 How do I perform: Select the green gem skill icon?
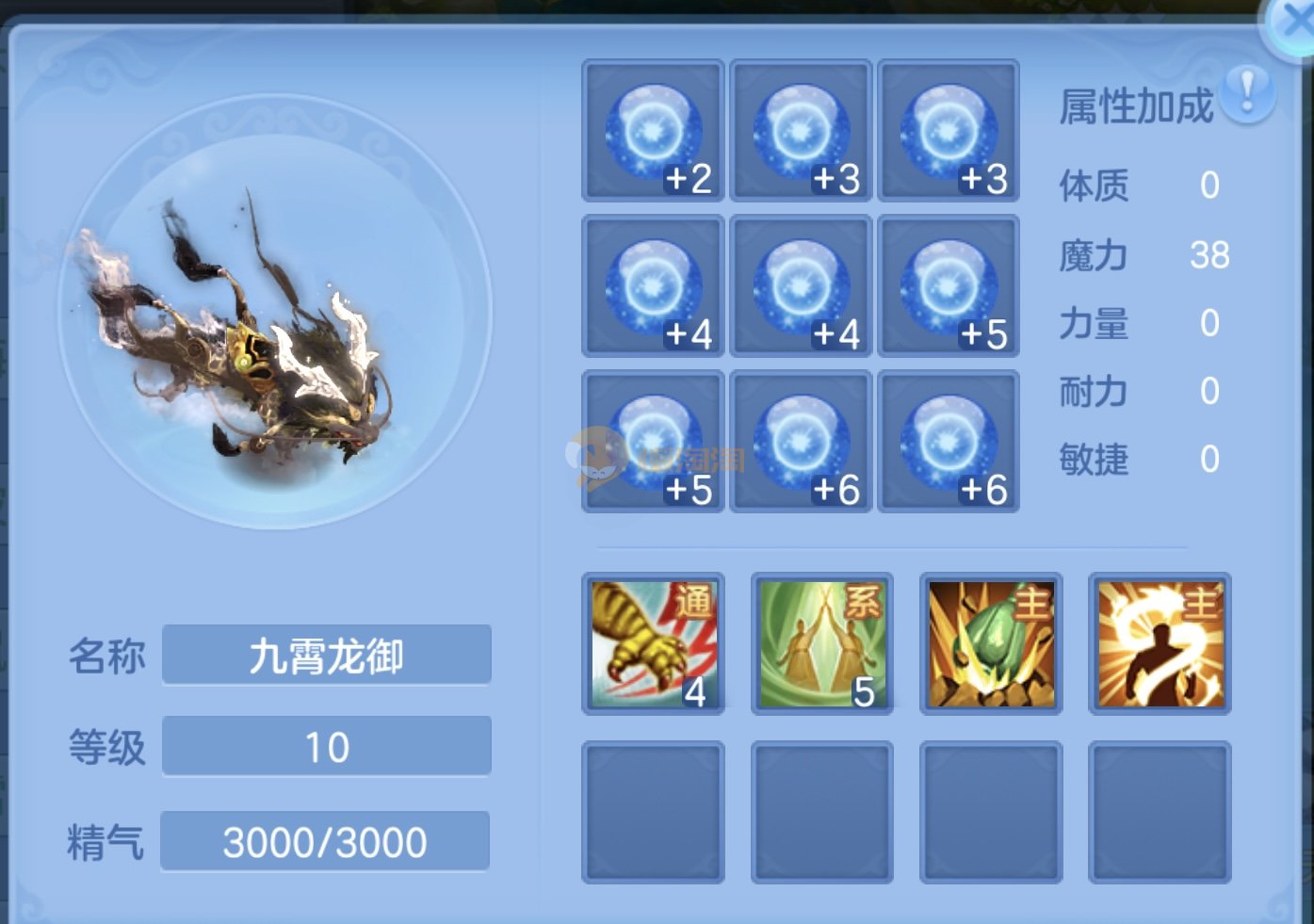991,644
